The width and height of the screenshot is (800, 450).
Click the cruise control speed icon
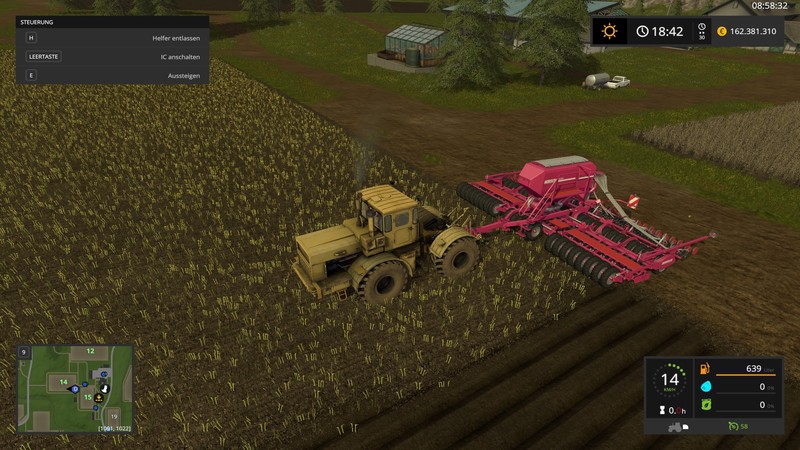coord(731,427)
